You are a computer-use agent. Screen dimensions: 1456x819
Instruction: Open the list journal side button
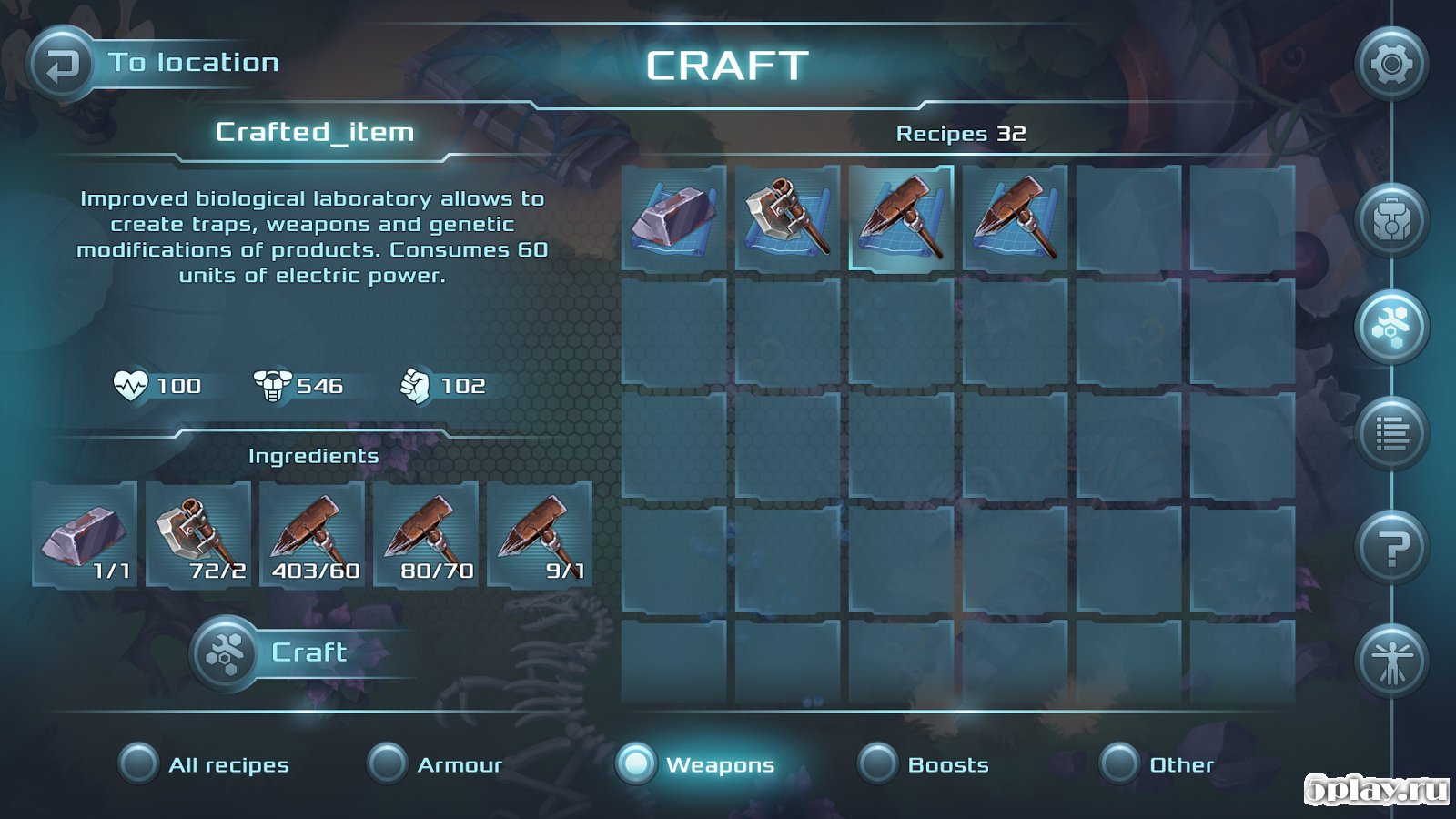[x=1391, y=434]
